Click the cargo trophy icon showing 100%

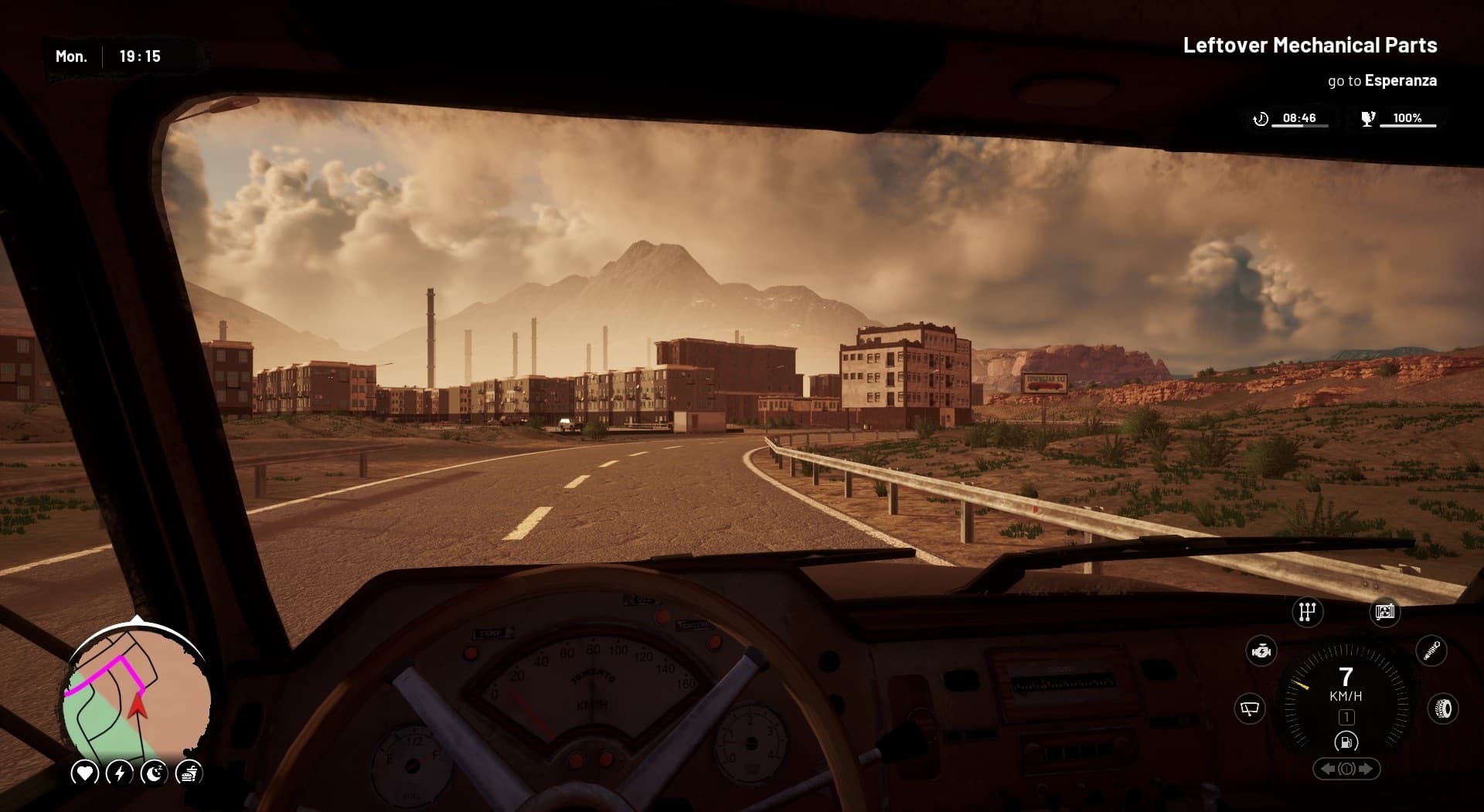1368,117
